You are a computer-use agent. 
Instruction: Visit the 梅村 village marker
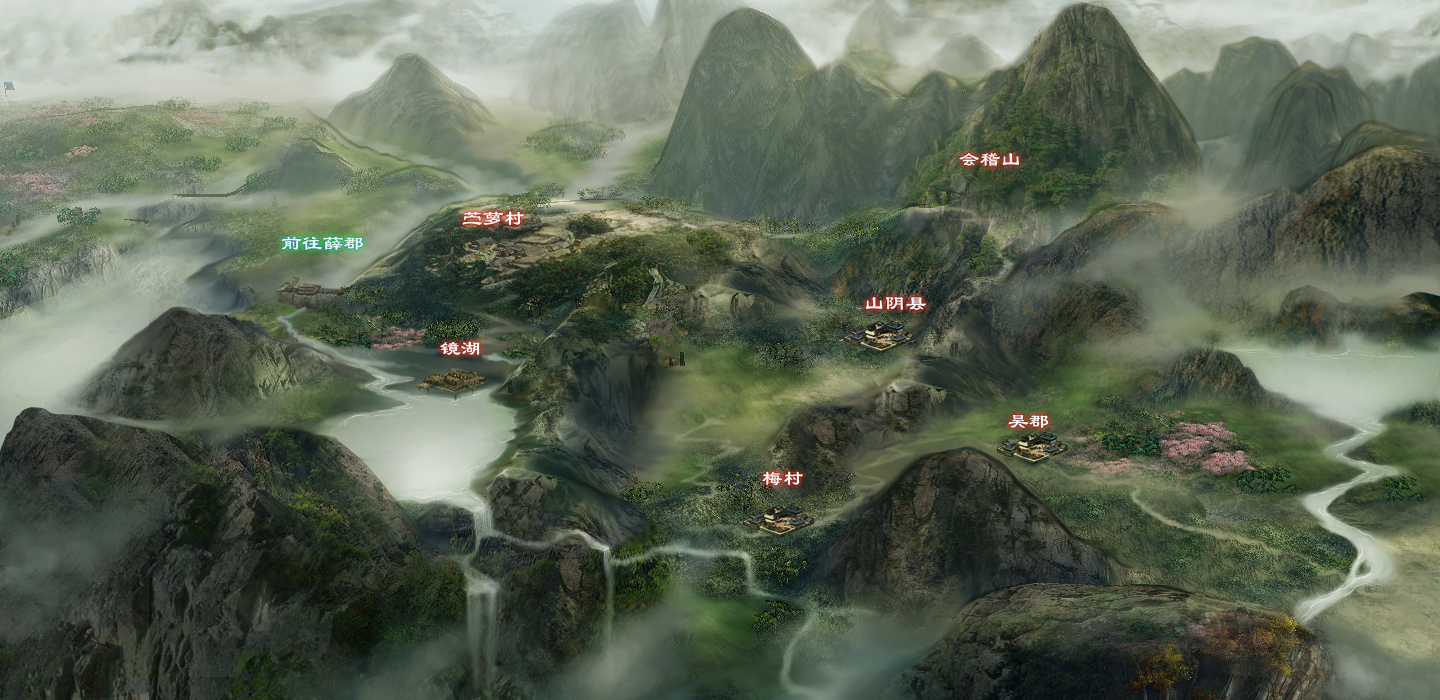pyautogui.click(x=782, y=479)
